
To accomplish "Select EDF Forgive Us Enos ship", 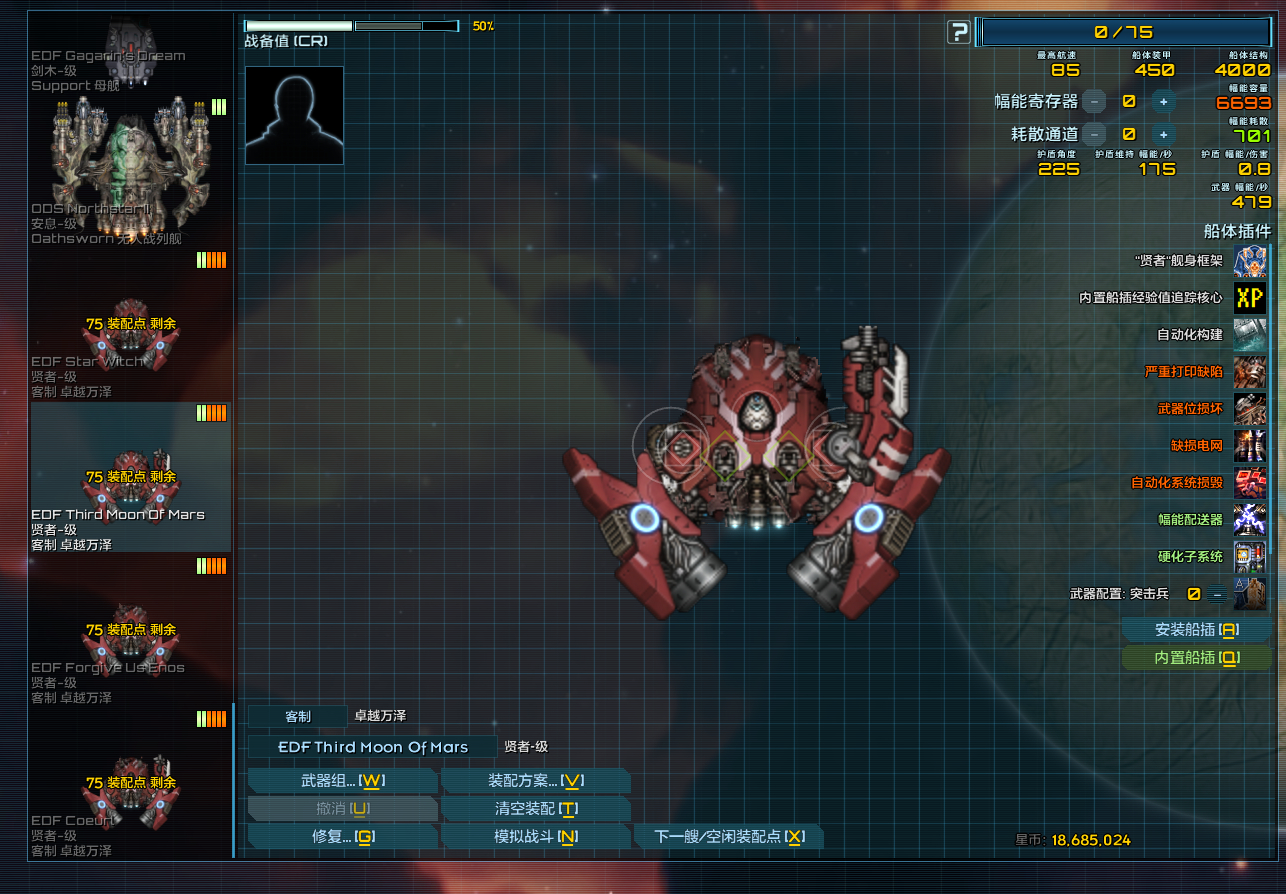I will click(x=131, y=640).
